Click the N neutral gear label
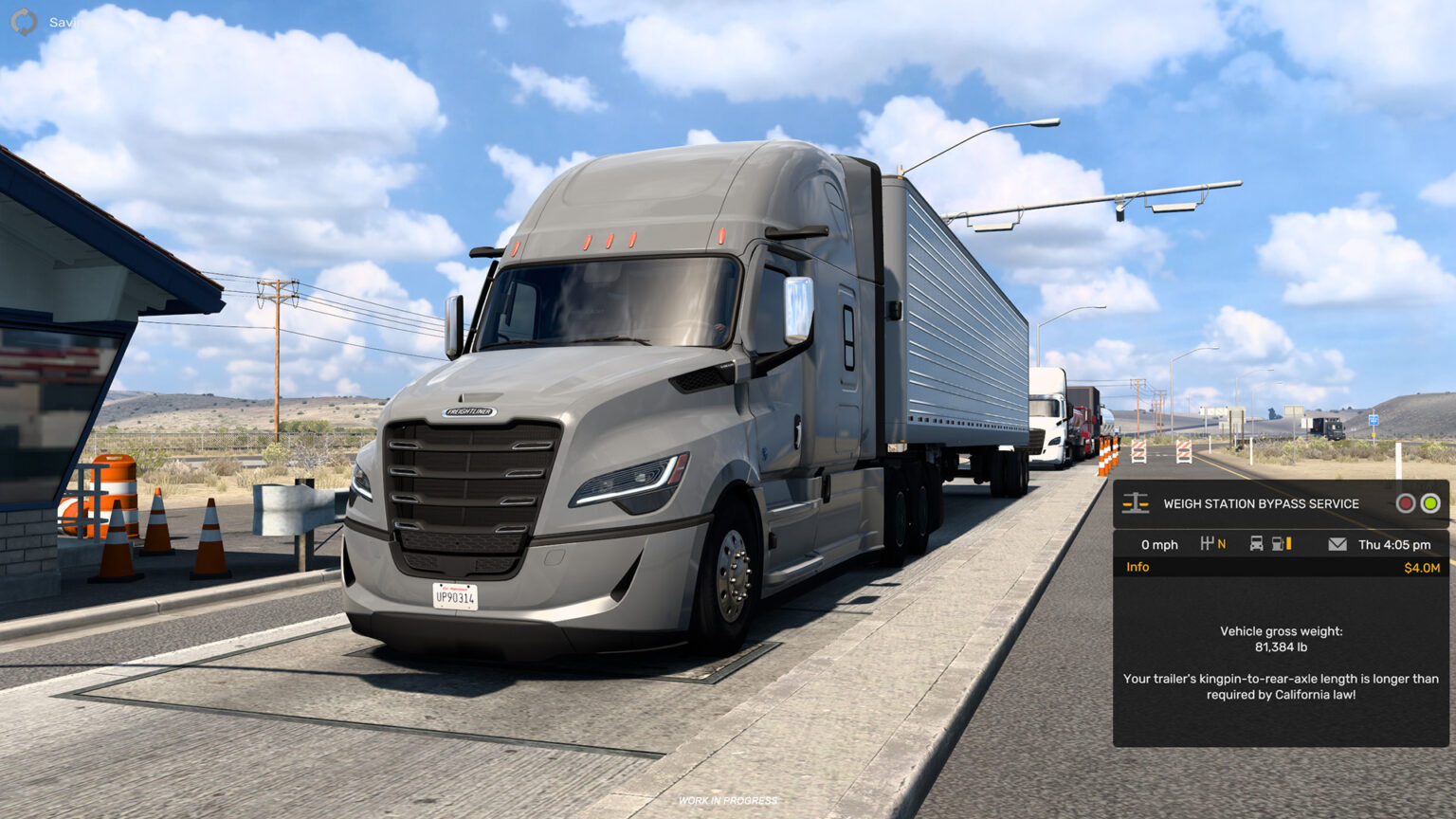Image resolution: width=1456 pixels, height=819 pixels. point(1221,544)
